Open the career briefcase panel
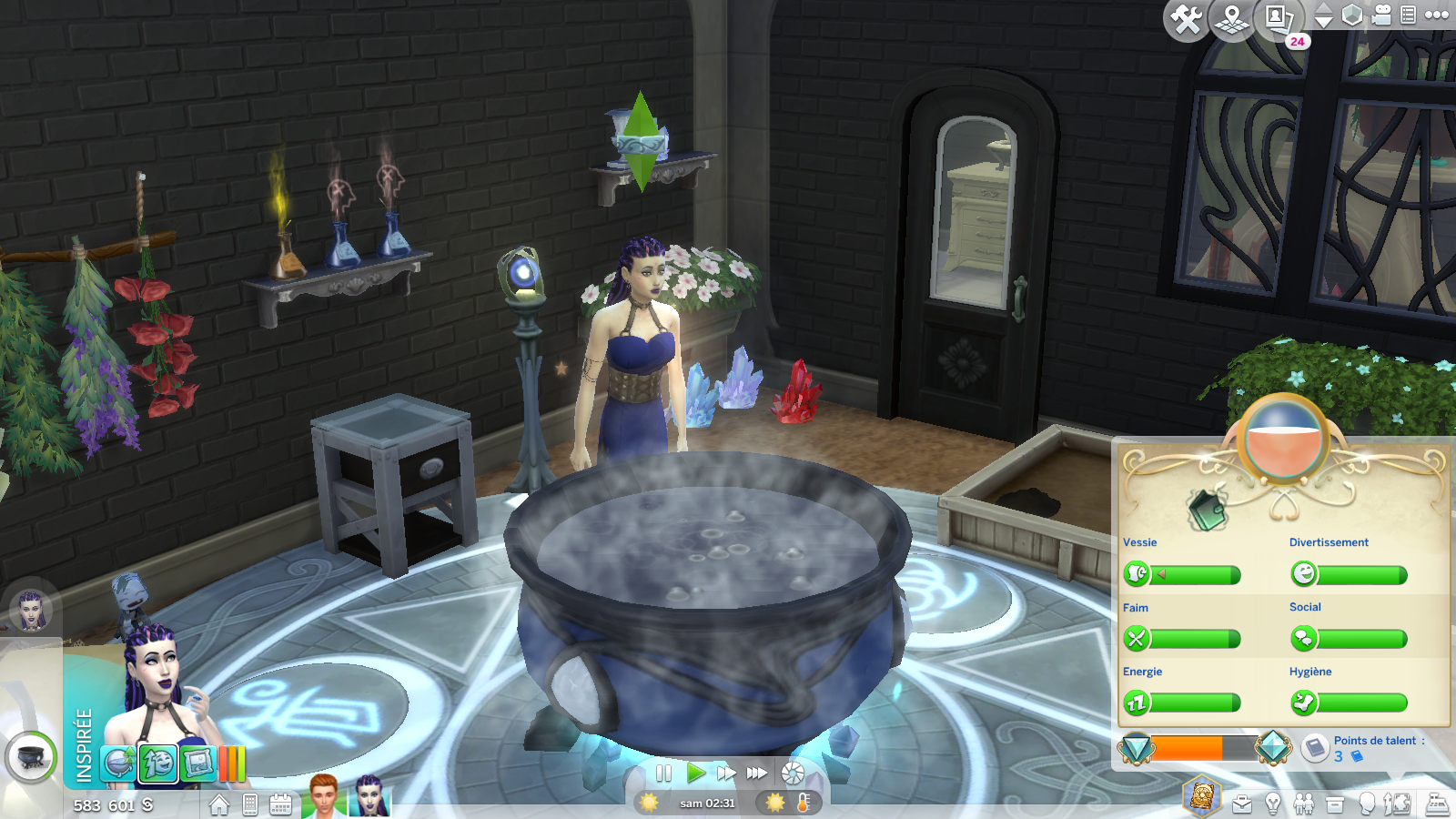Screen dimensions: 1456x819 pos(1242,804)
